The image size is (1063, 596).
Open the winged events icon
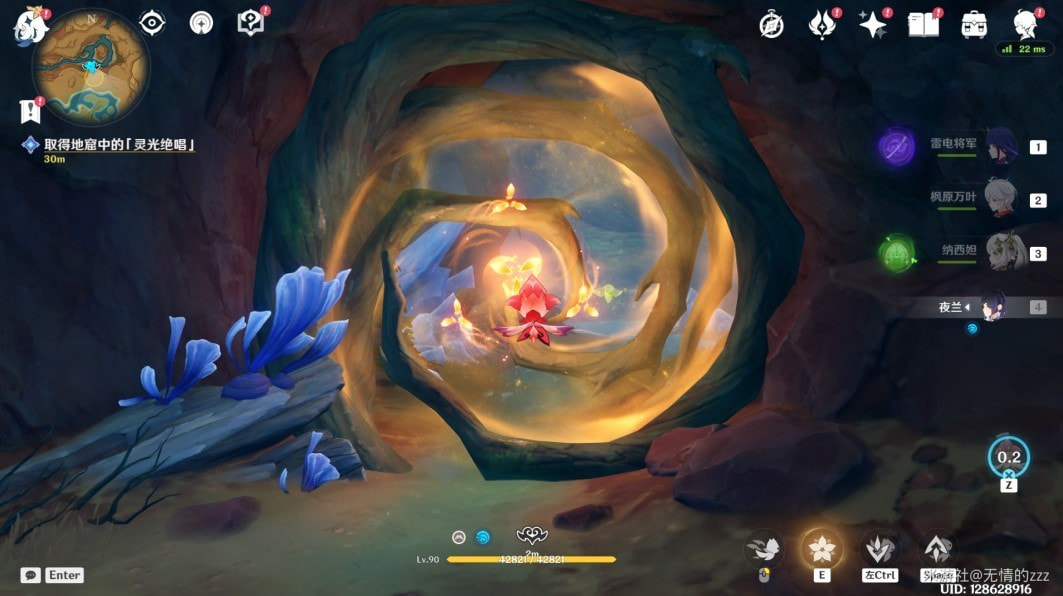coord(822,25)
